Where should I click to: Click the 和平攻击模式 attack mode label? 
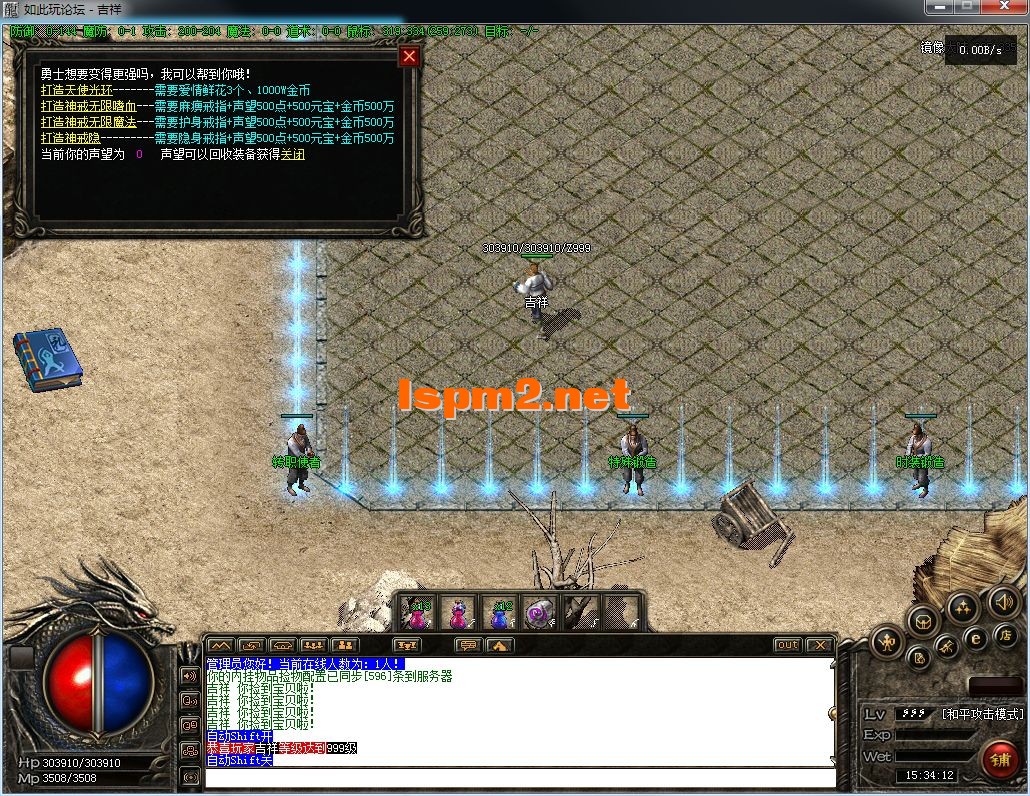coord(982,714)
